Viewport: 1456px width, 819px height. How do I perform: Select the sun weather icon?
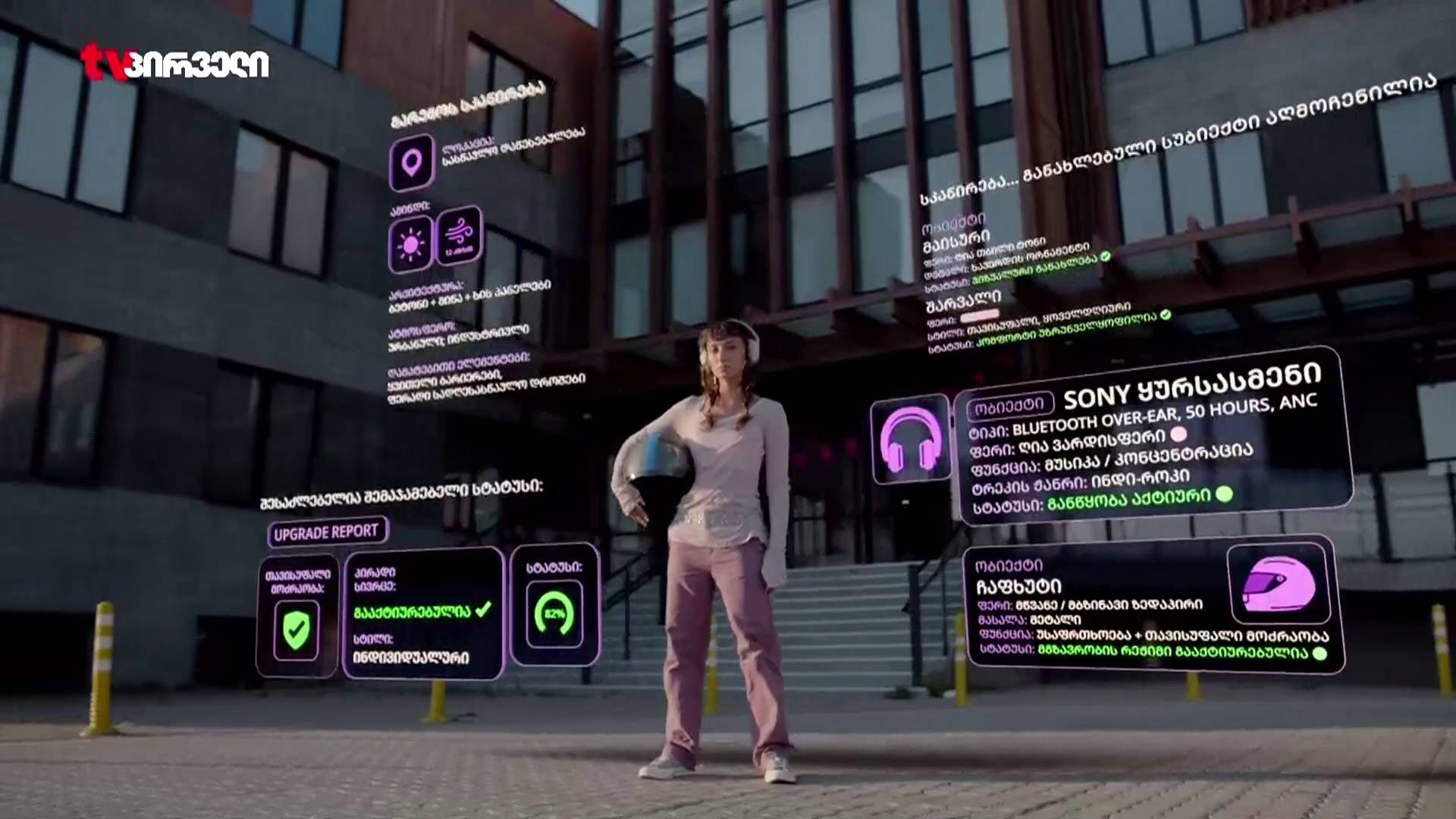(x=411, y=244)
